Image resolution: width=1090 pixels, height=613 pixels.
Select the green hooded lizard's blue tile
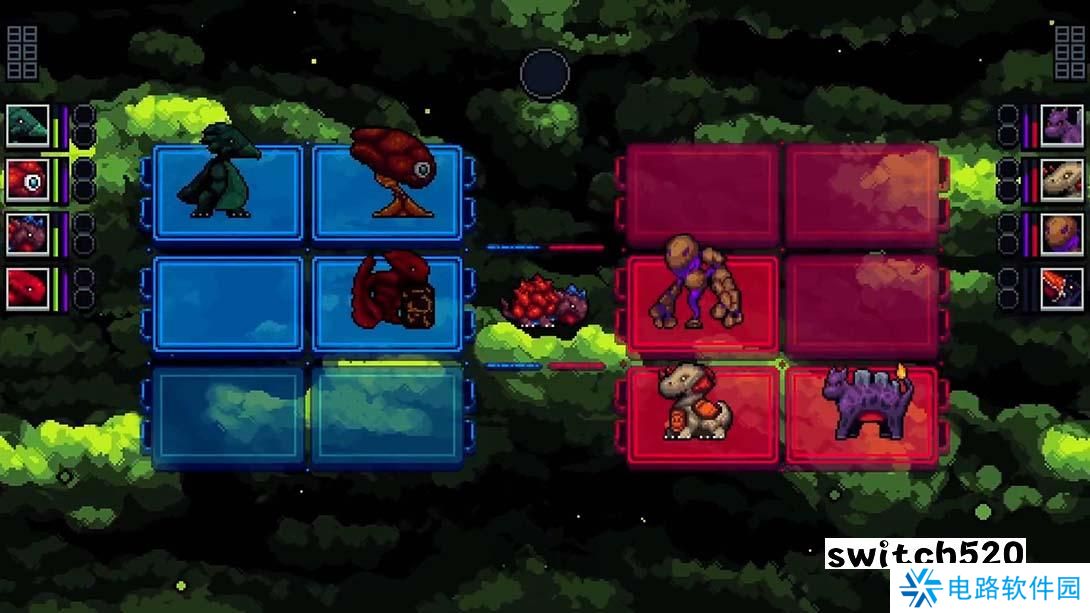[229, 193]
